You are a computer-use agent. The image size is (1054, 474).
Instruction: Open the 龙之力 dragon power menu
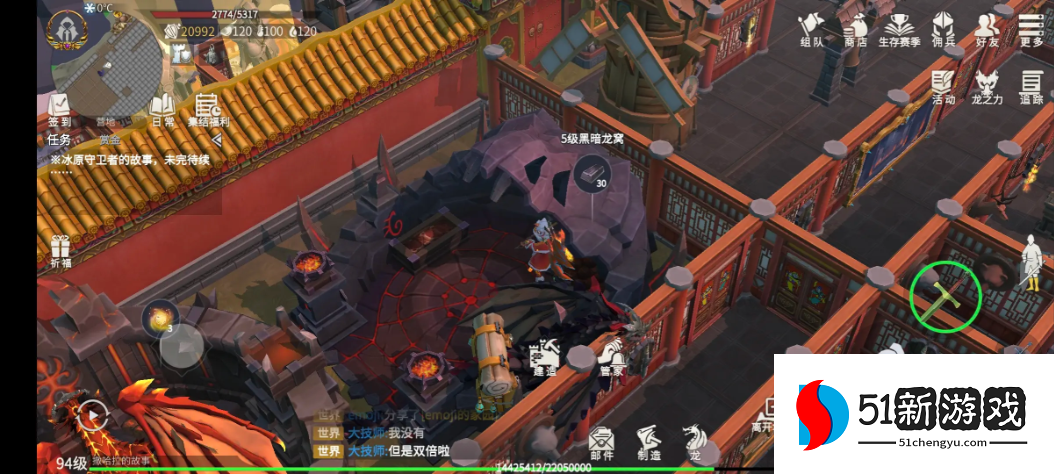coord(986,86)
